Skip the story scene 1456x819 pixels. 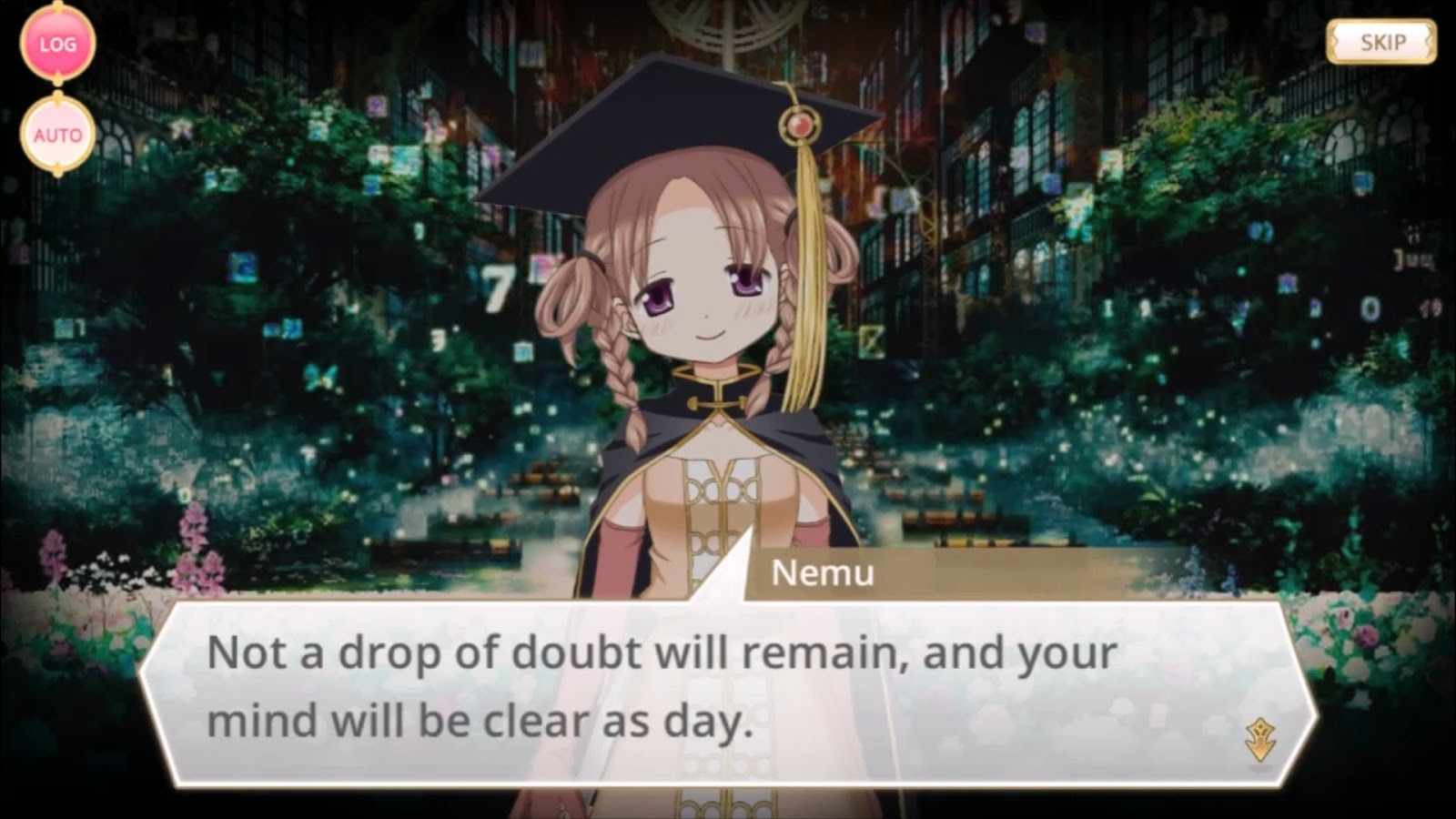point(1380,42)
